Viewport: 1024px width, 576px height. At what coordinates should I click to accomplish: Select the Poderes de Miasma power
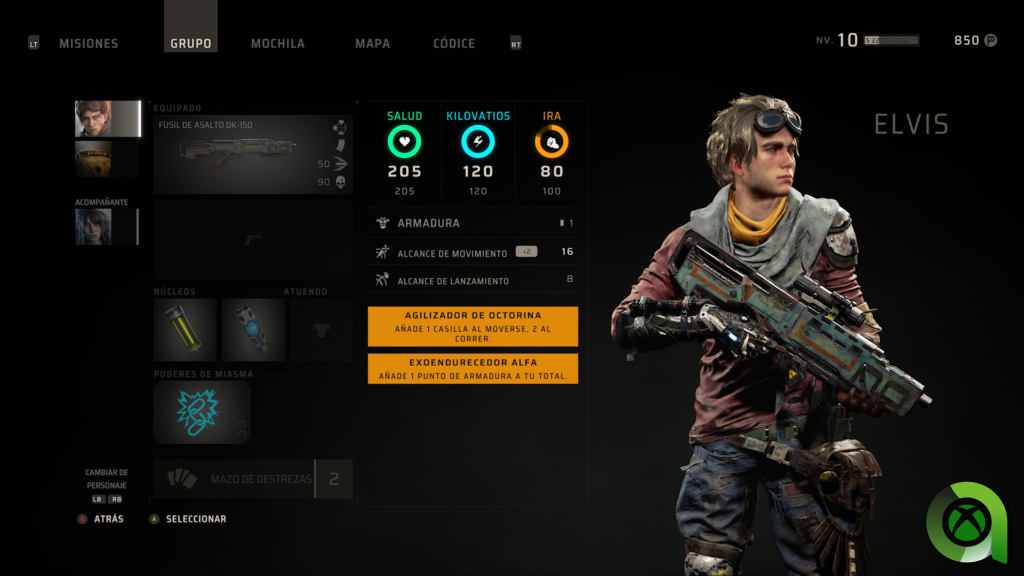click(202, 411)
